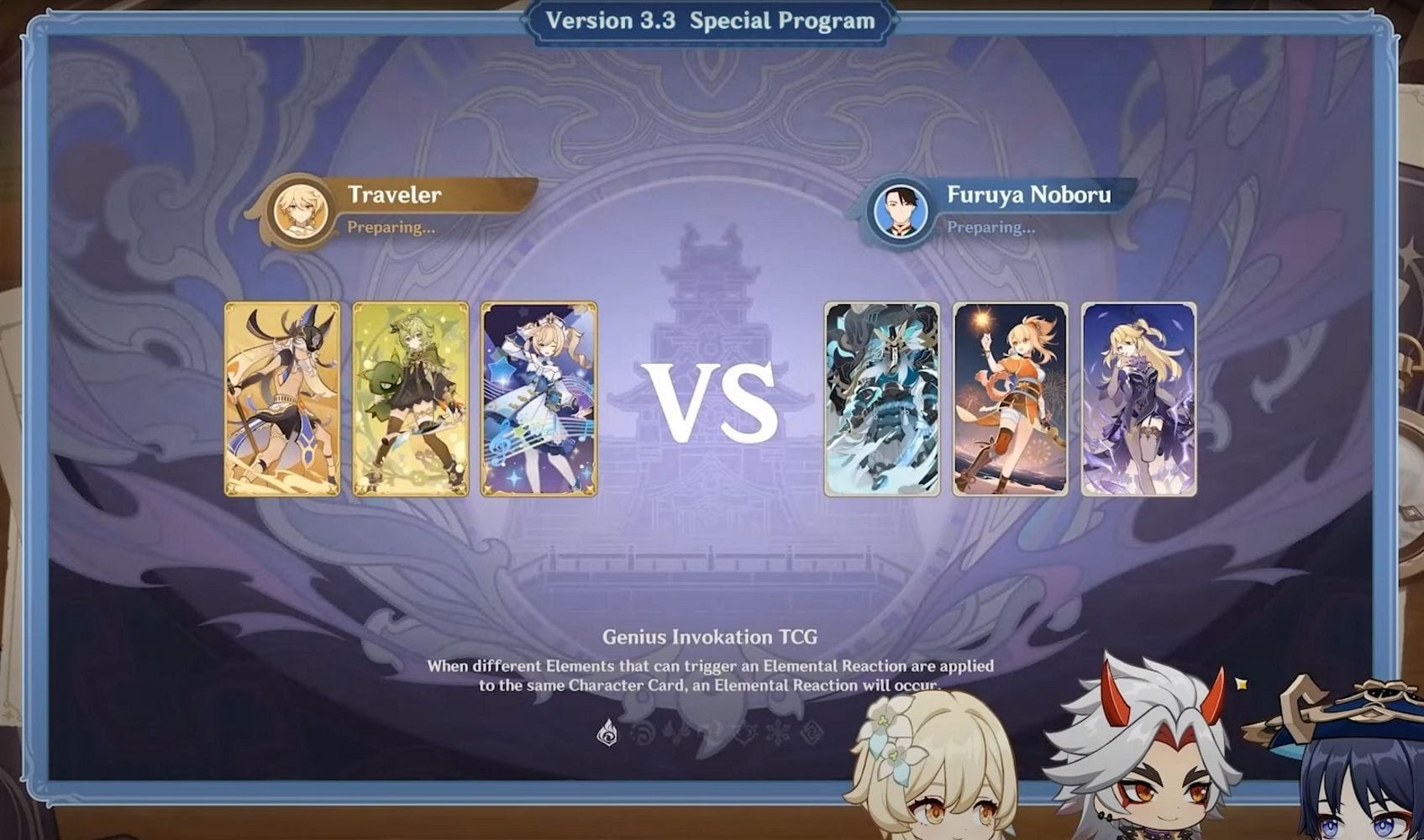Screen dimensions: 1424x840
Task: Select the Hydro element icon
Action: [642, 732]
